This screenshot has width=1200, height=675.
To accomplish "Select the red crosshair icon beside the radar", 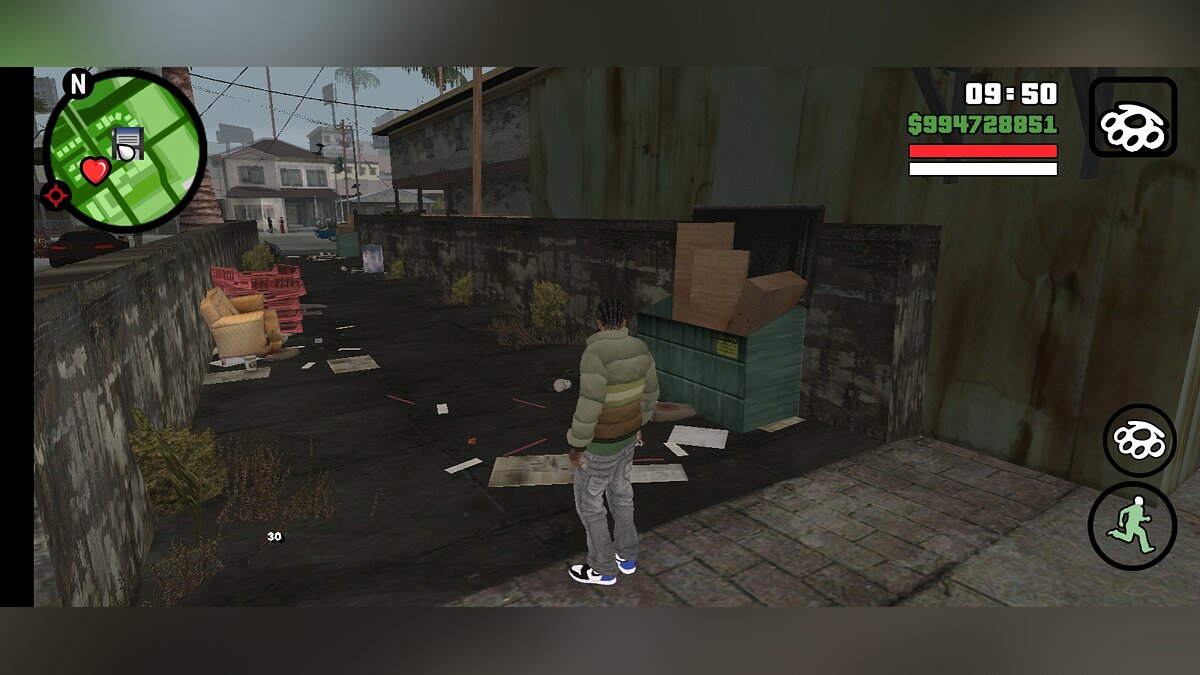I will 55,195.
